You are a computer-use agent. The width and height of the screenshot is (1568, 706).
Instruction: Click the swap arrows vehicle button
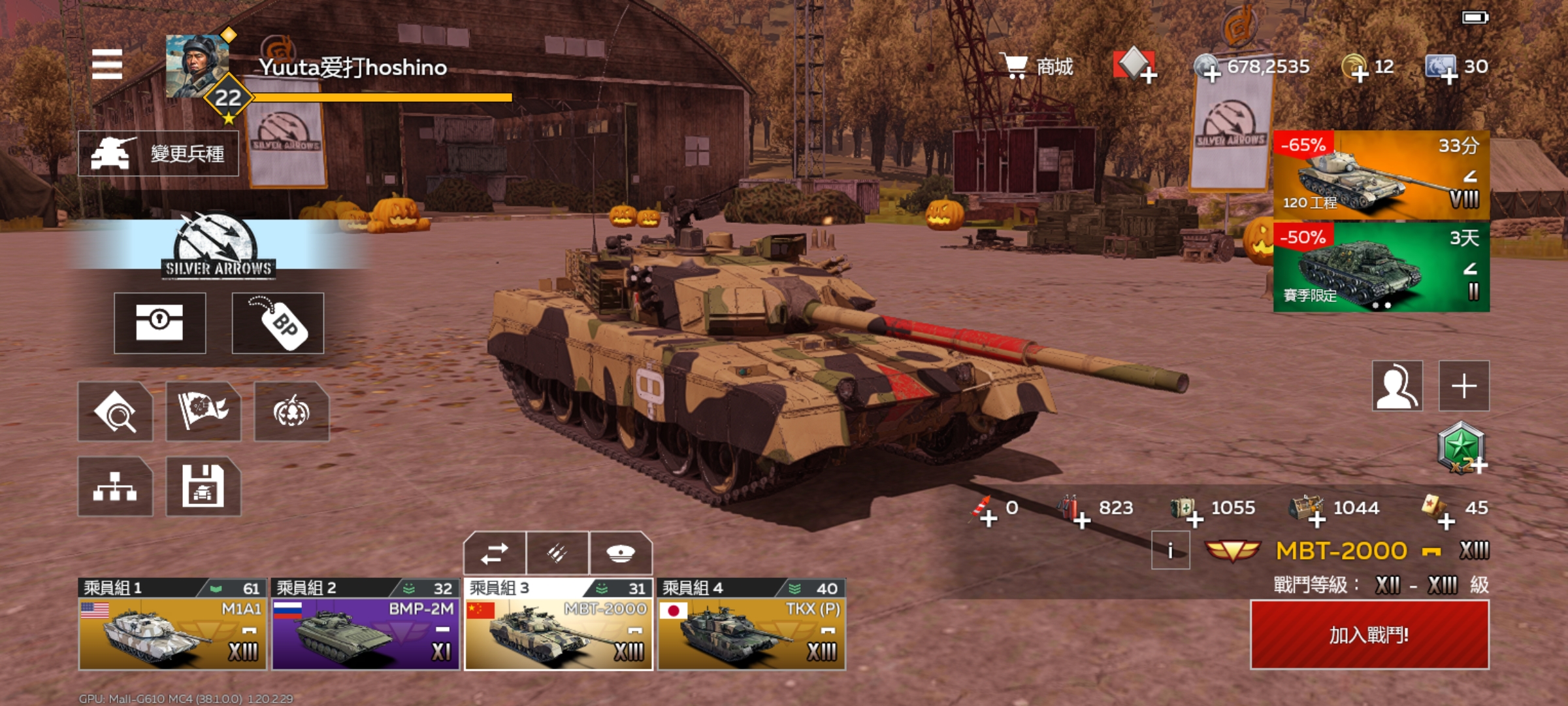[495, 554]
